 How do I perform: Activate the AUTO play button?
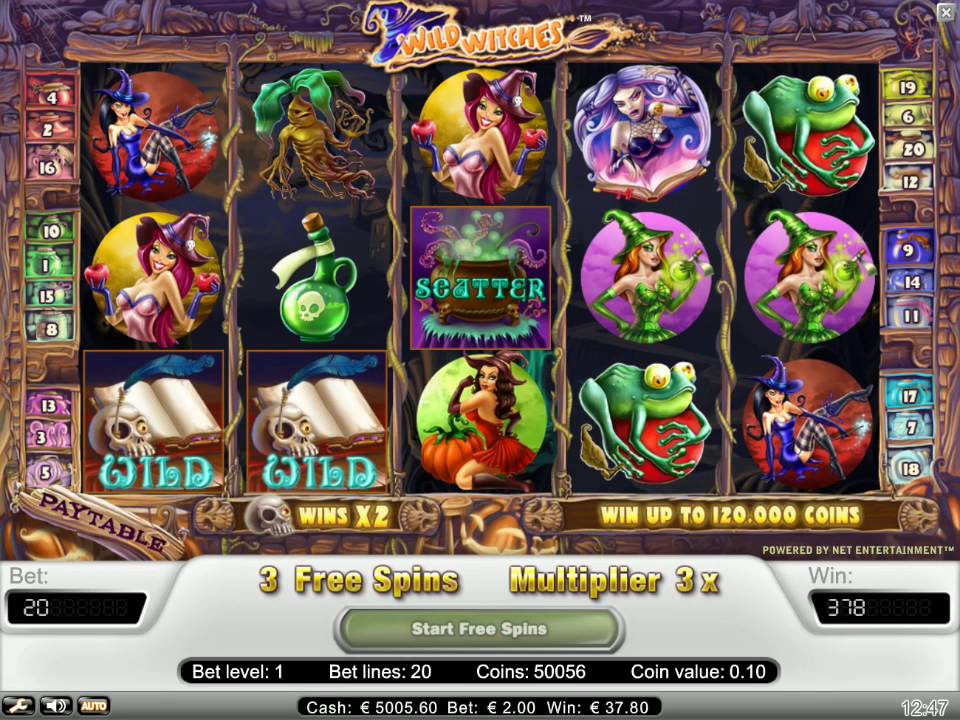click(93, 706)
